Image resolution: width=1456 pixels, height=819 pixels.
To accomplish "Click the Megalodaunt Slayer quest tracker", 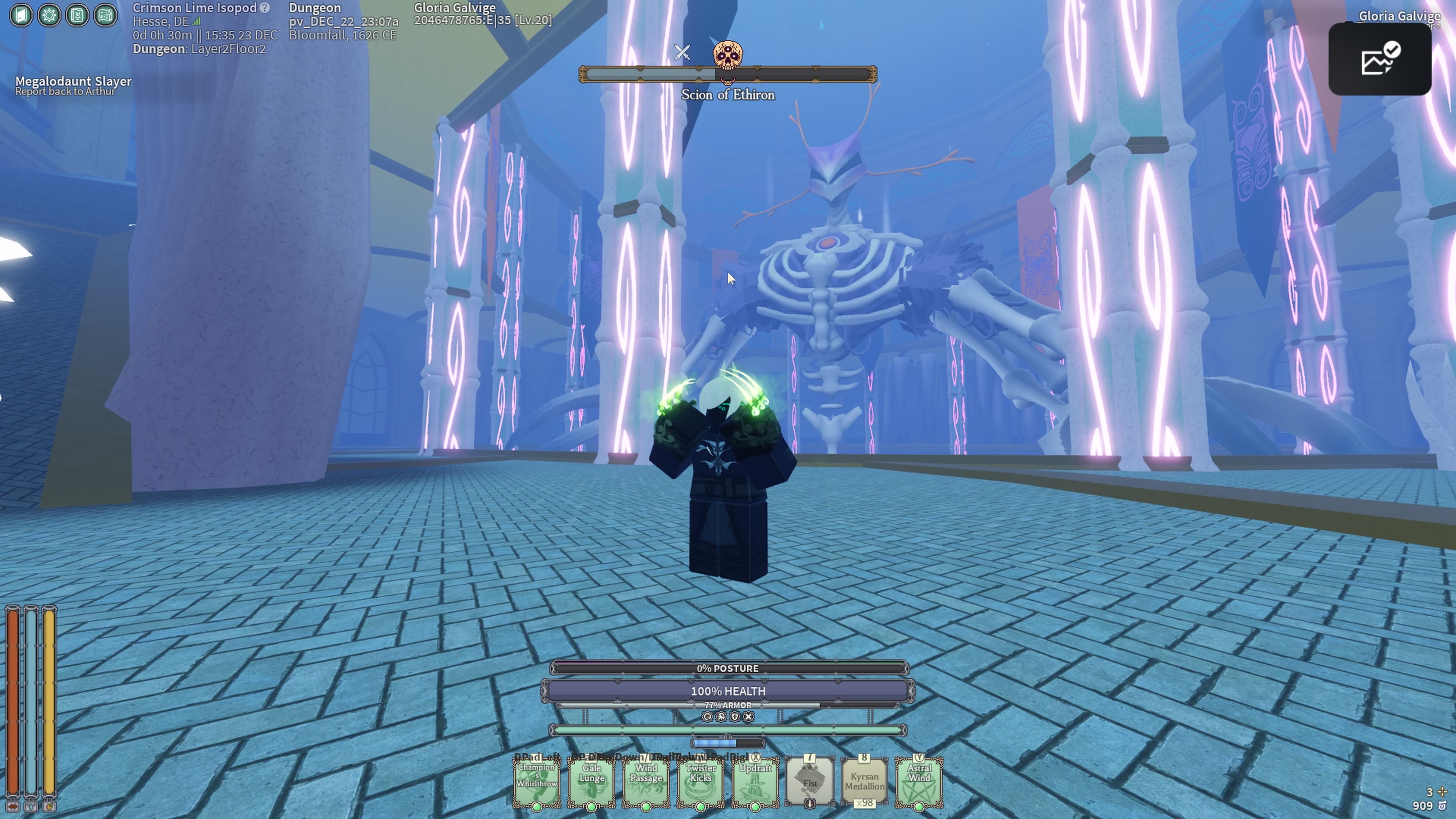I will pyautogui.click(x=74, y=85).
